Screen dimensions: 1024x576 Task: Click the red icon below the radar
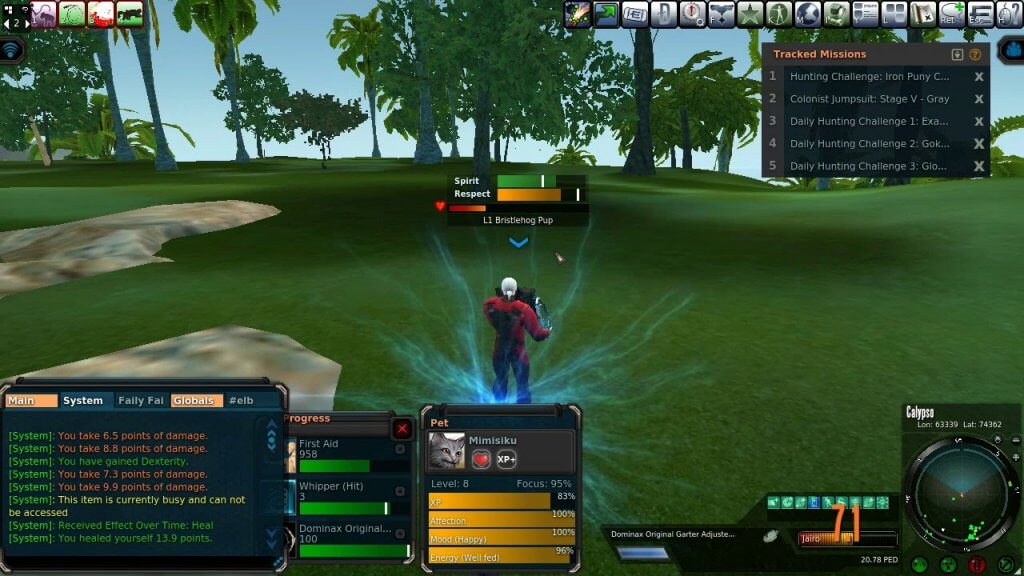(976, 565)
